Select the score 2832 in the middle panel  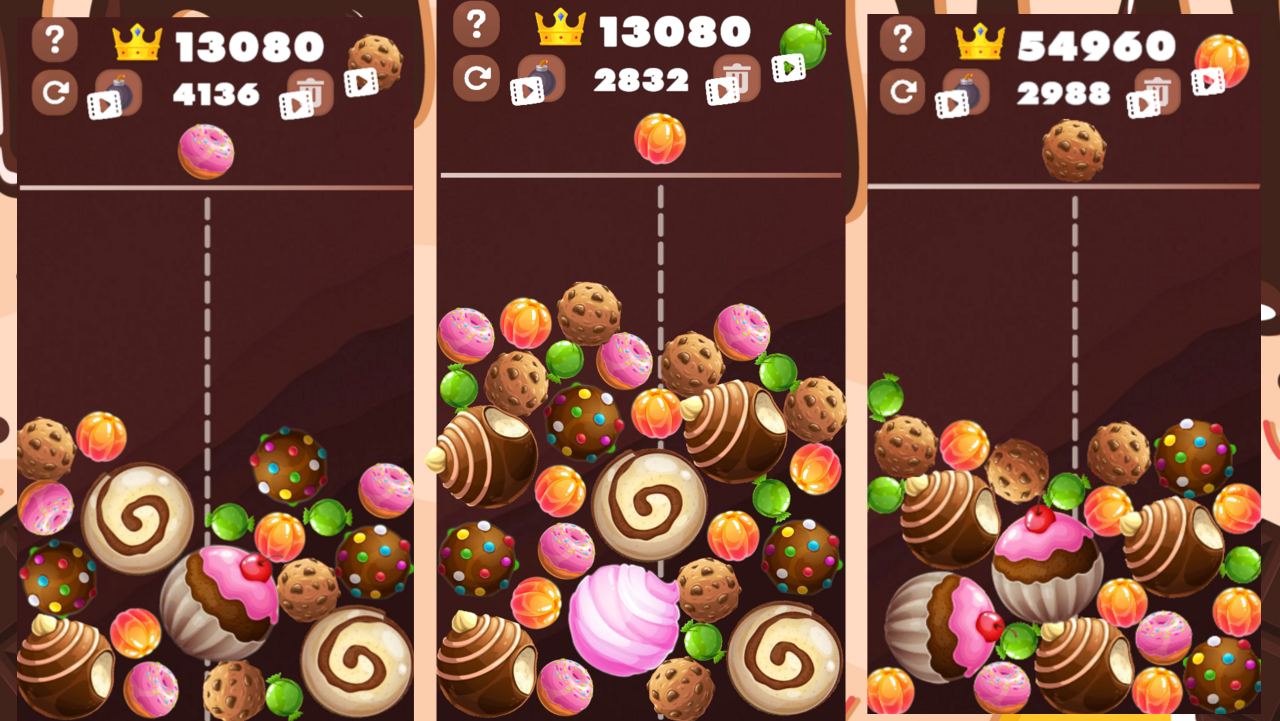(643, 82)
